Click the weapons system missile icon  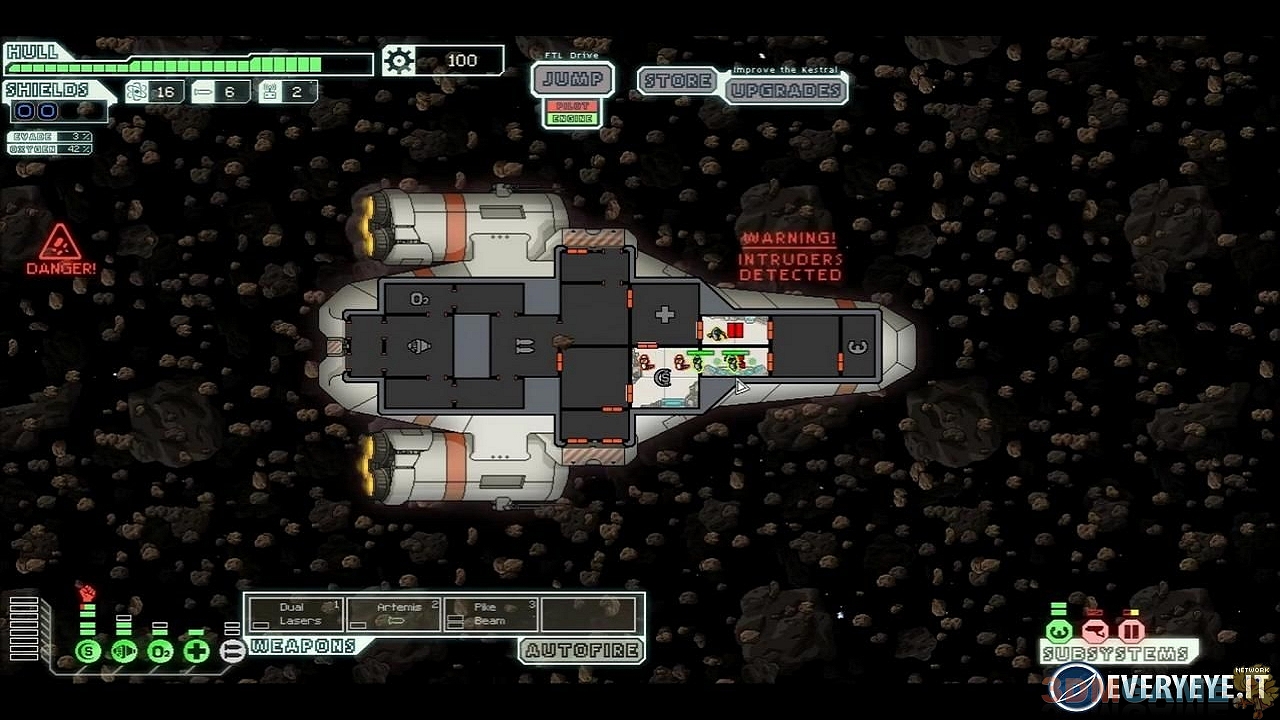click(x=232, y=652)
